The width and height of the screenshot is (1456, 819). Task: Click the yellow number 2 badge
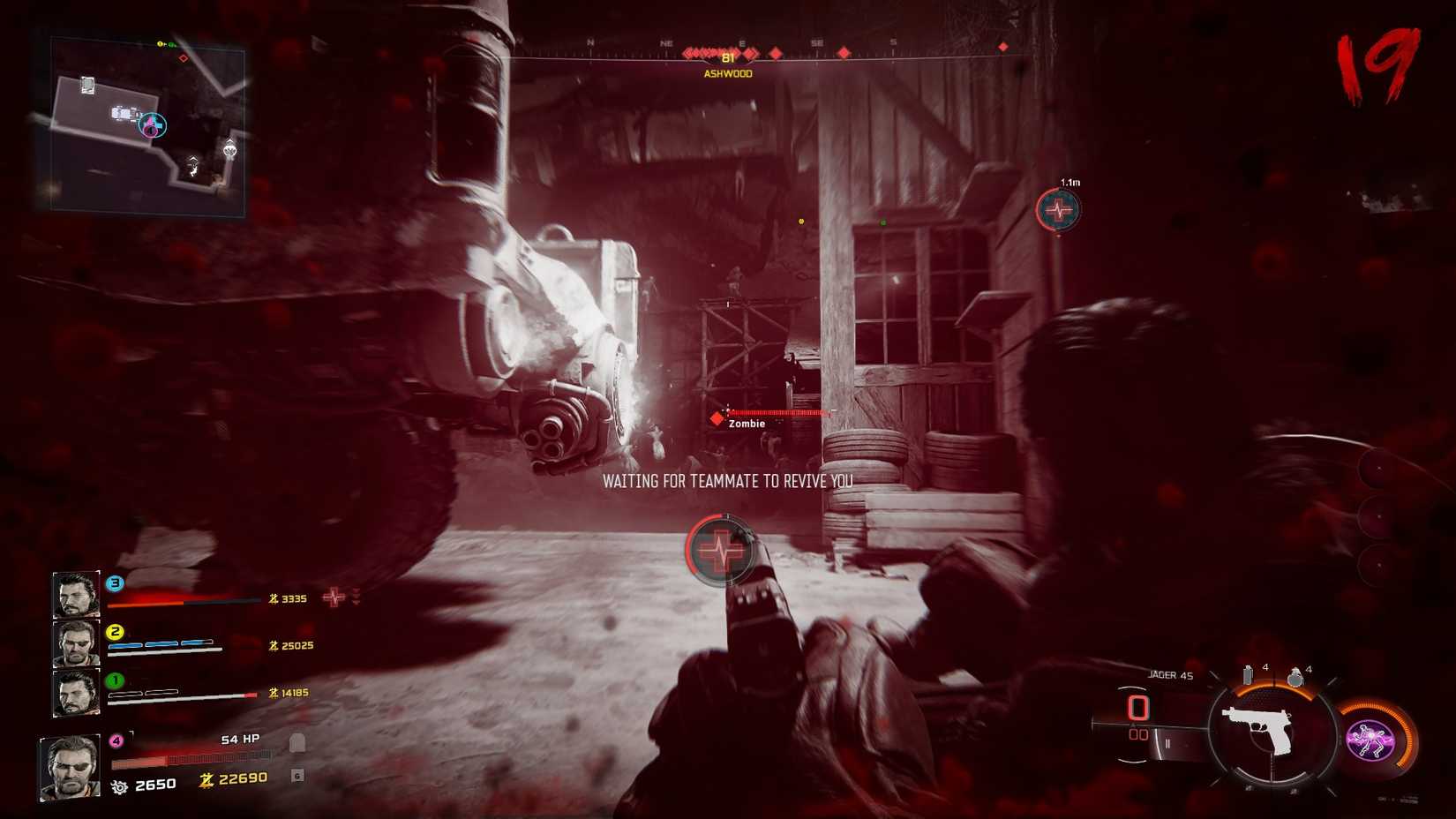point(113,631)
